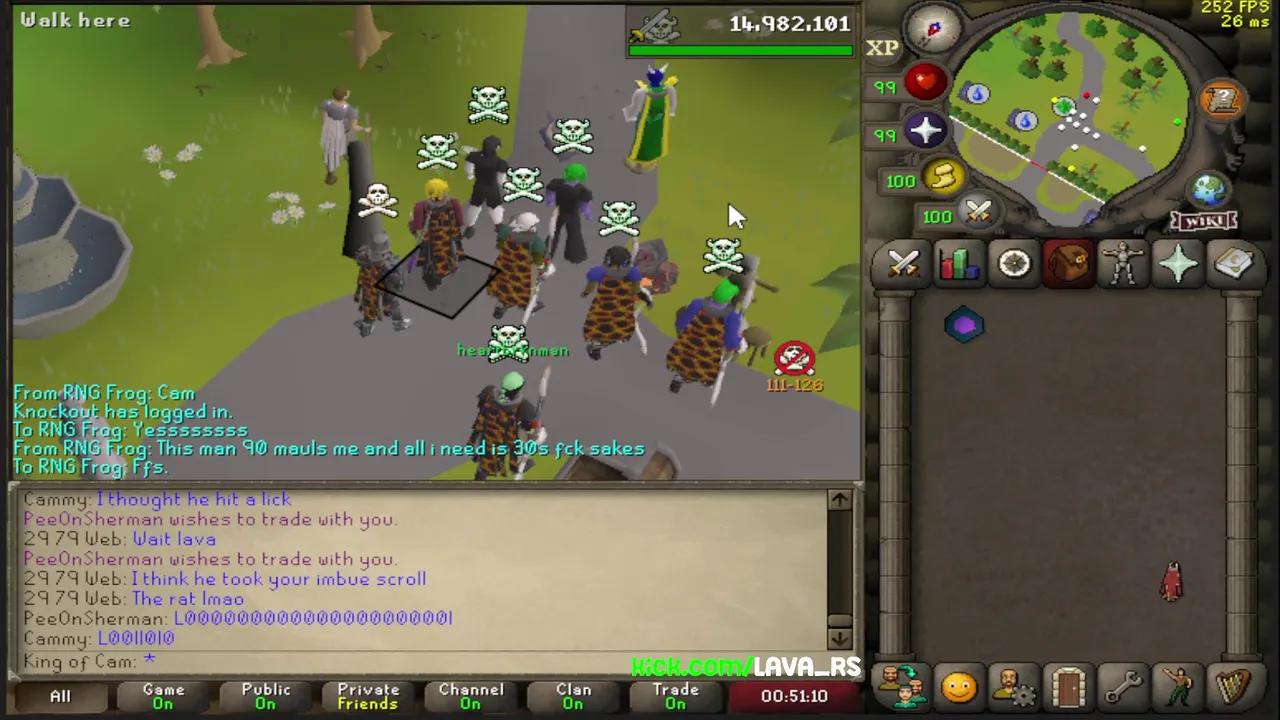Image resolution: width=1280 pixels, height=720 pixels.
Task: Select the Combat Options swords tab
Action: click(x=904, y=262)
